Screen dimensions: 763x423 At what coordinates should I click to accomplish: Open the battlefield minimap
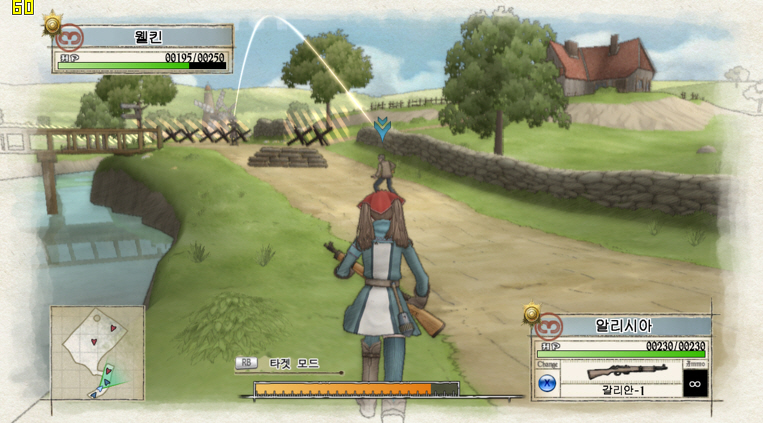point(97,352)
